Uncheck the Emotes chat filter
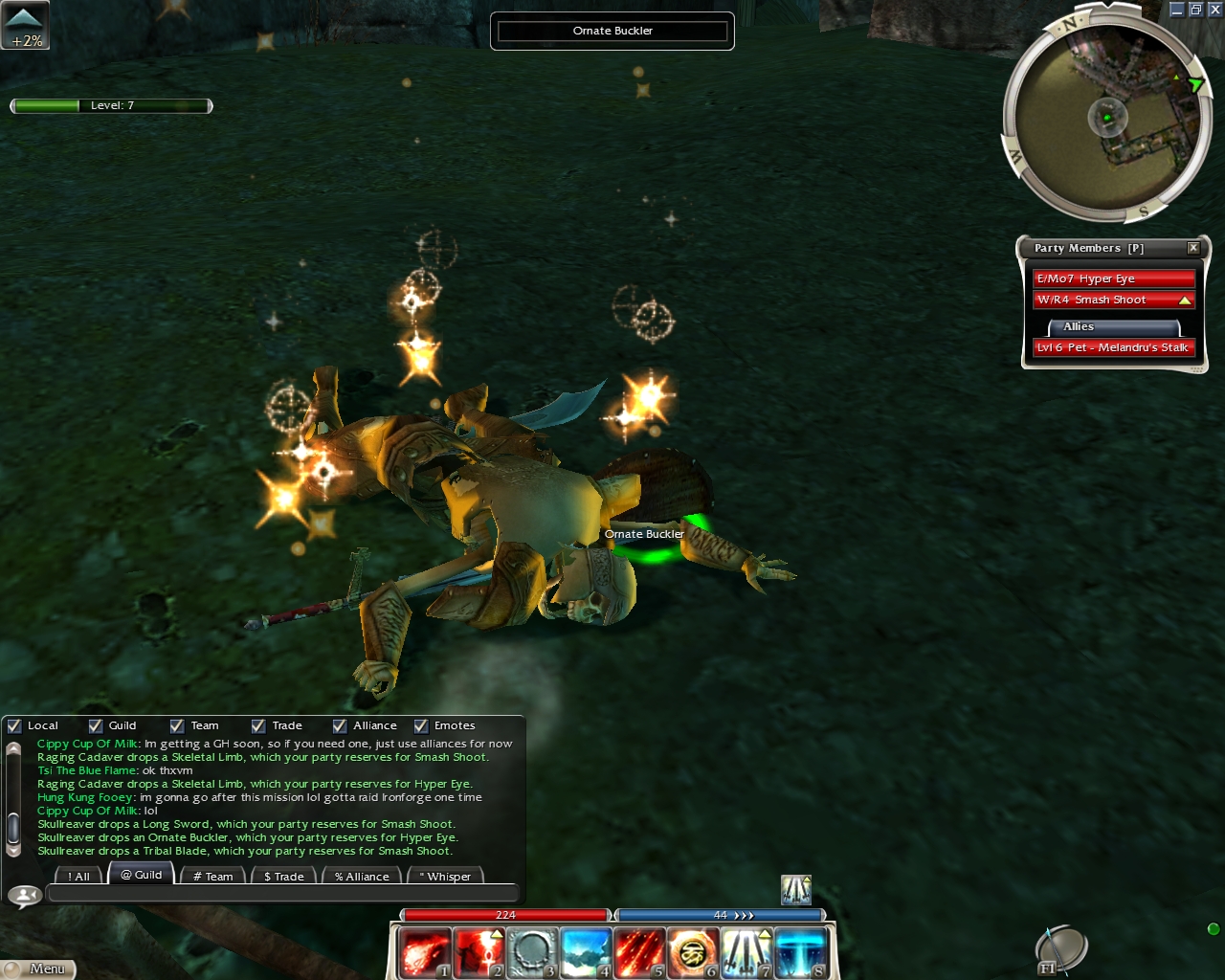Screen dimensions: 1225x980 (x=421, y=725)
